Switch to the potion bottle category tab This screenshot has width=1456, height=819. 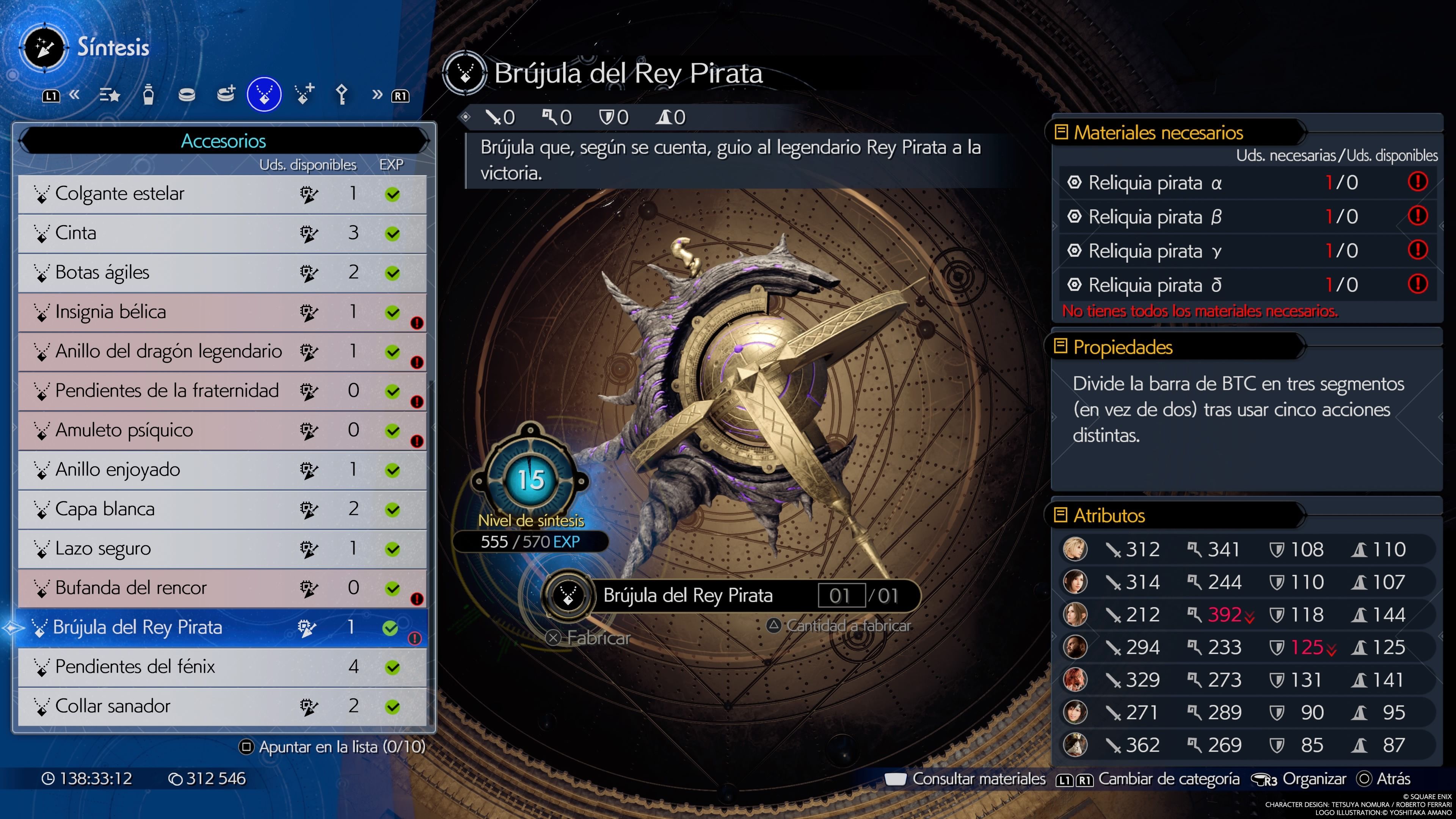click(x=148, y=94)
